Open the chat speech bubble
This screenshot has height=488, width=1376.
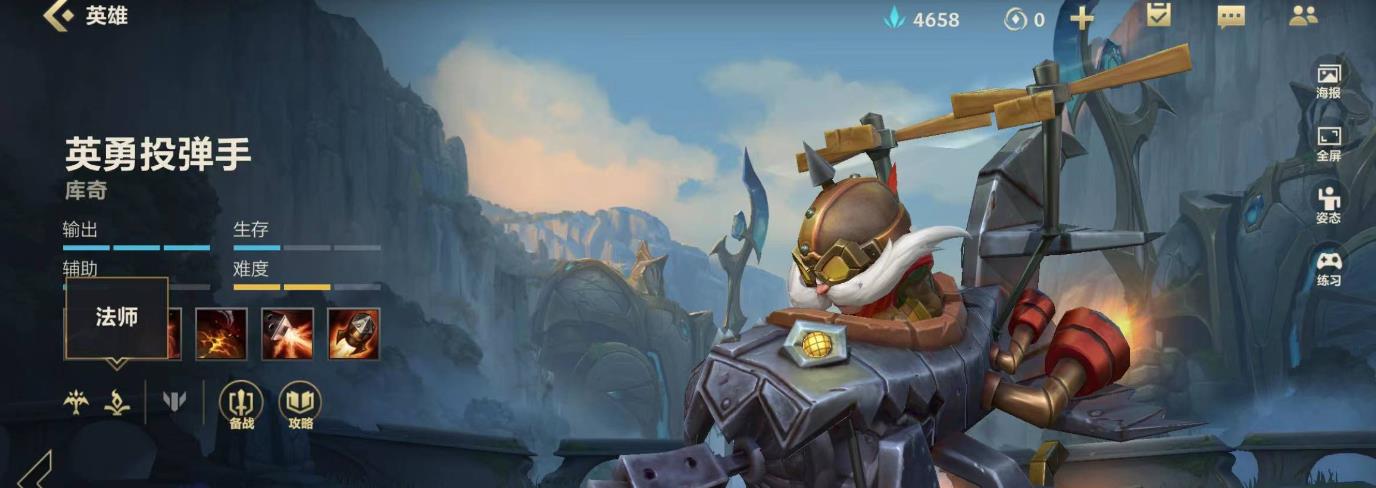tap(1231, 17)
